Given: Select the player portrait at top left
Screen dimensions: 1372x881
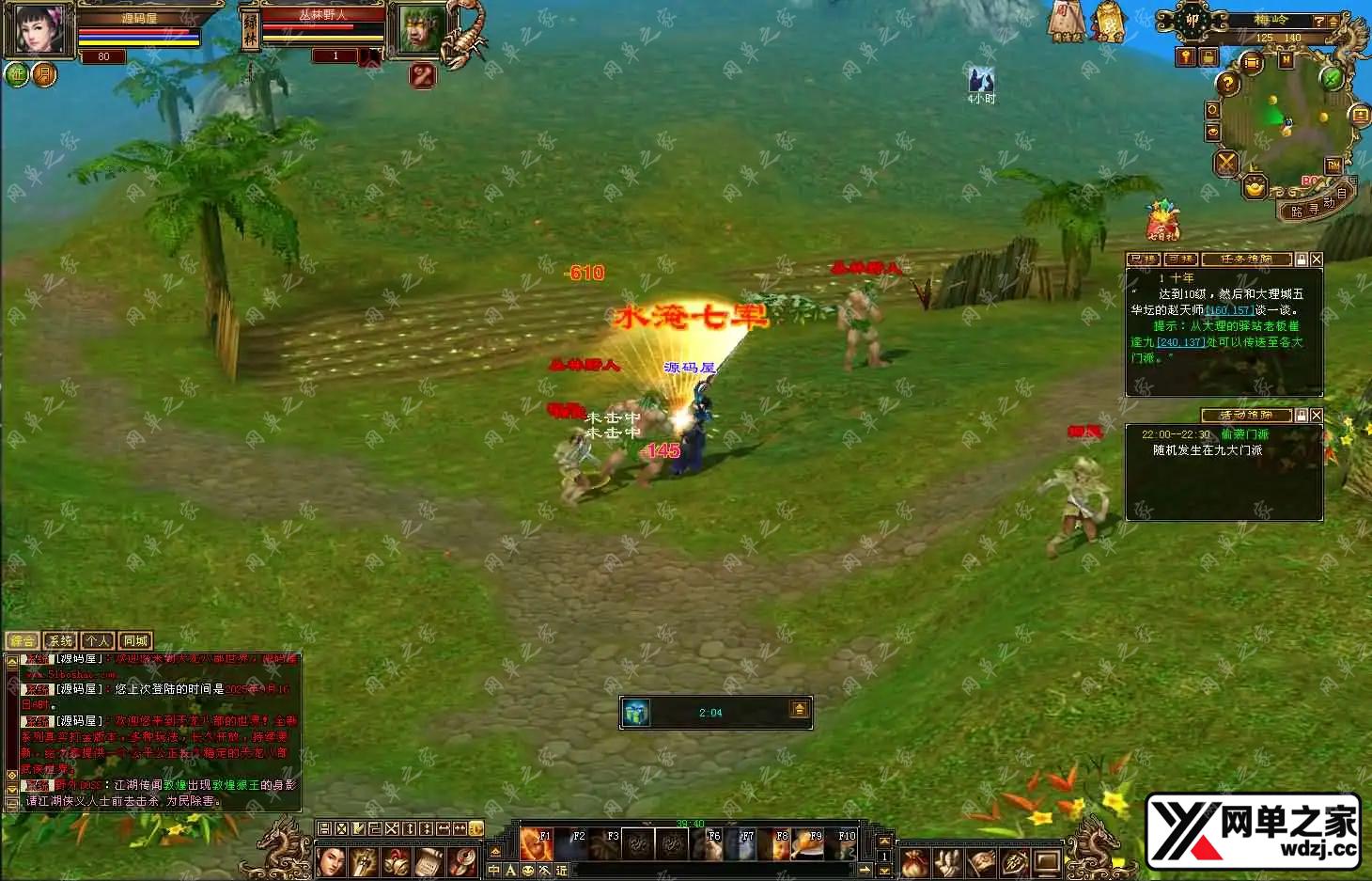Looking at the screenshot, I should (x=39, y=28).
